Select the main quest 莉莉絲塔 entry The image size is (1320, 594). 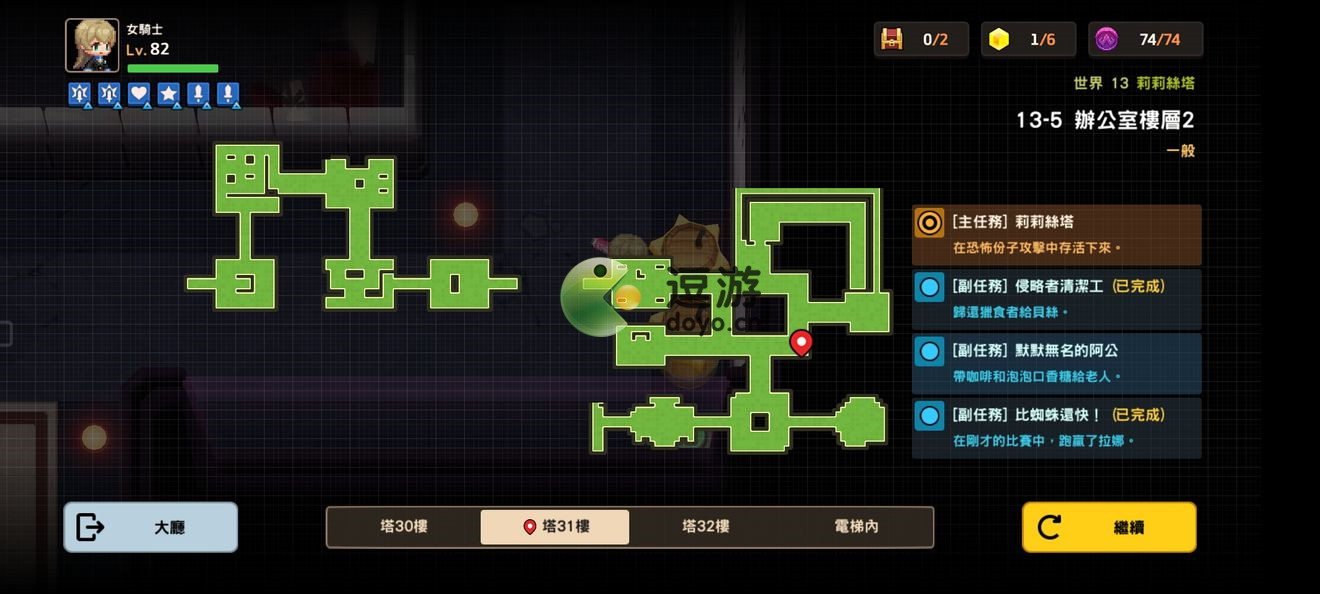(1056, 235)
